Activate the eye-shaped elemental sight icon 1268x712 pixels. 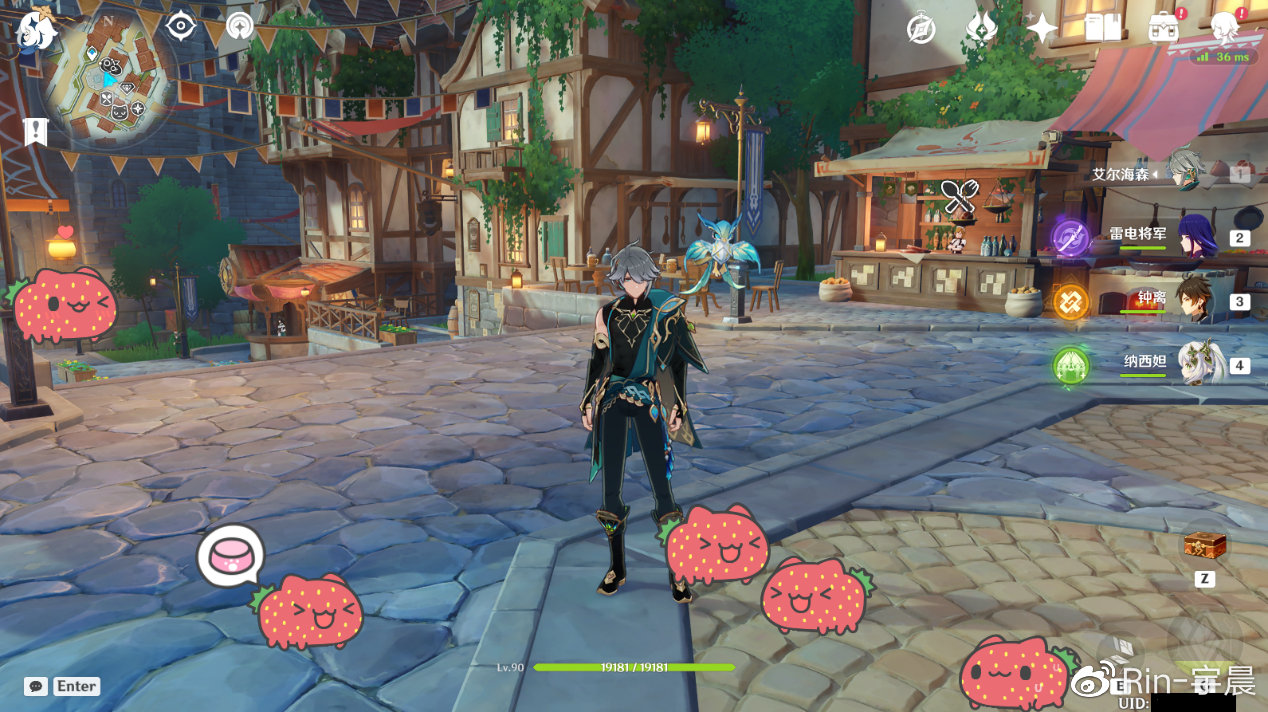pos(180,26)
